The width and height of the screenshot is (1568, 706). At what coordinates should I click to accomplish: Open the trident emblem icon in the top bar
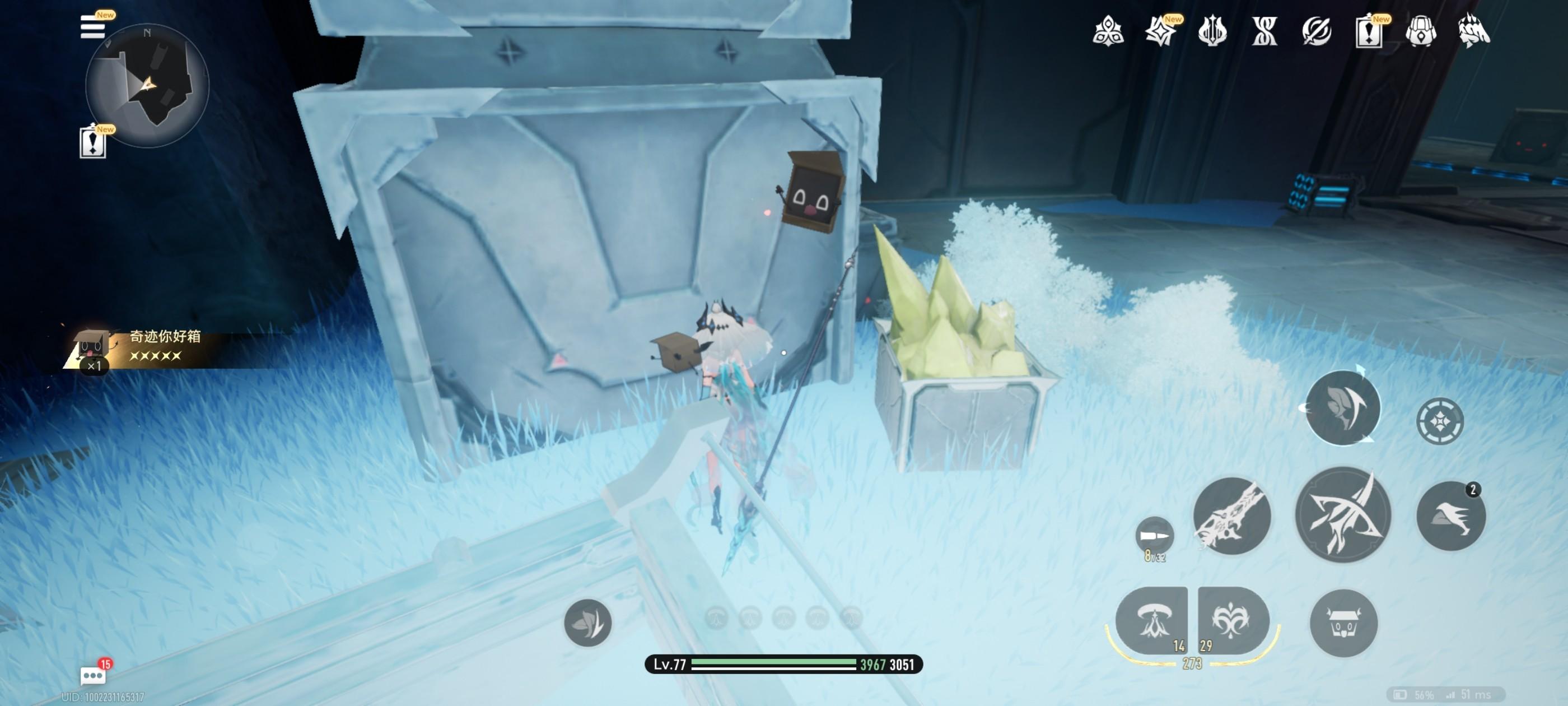click(x=1212, y=32)
